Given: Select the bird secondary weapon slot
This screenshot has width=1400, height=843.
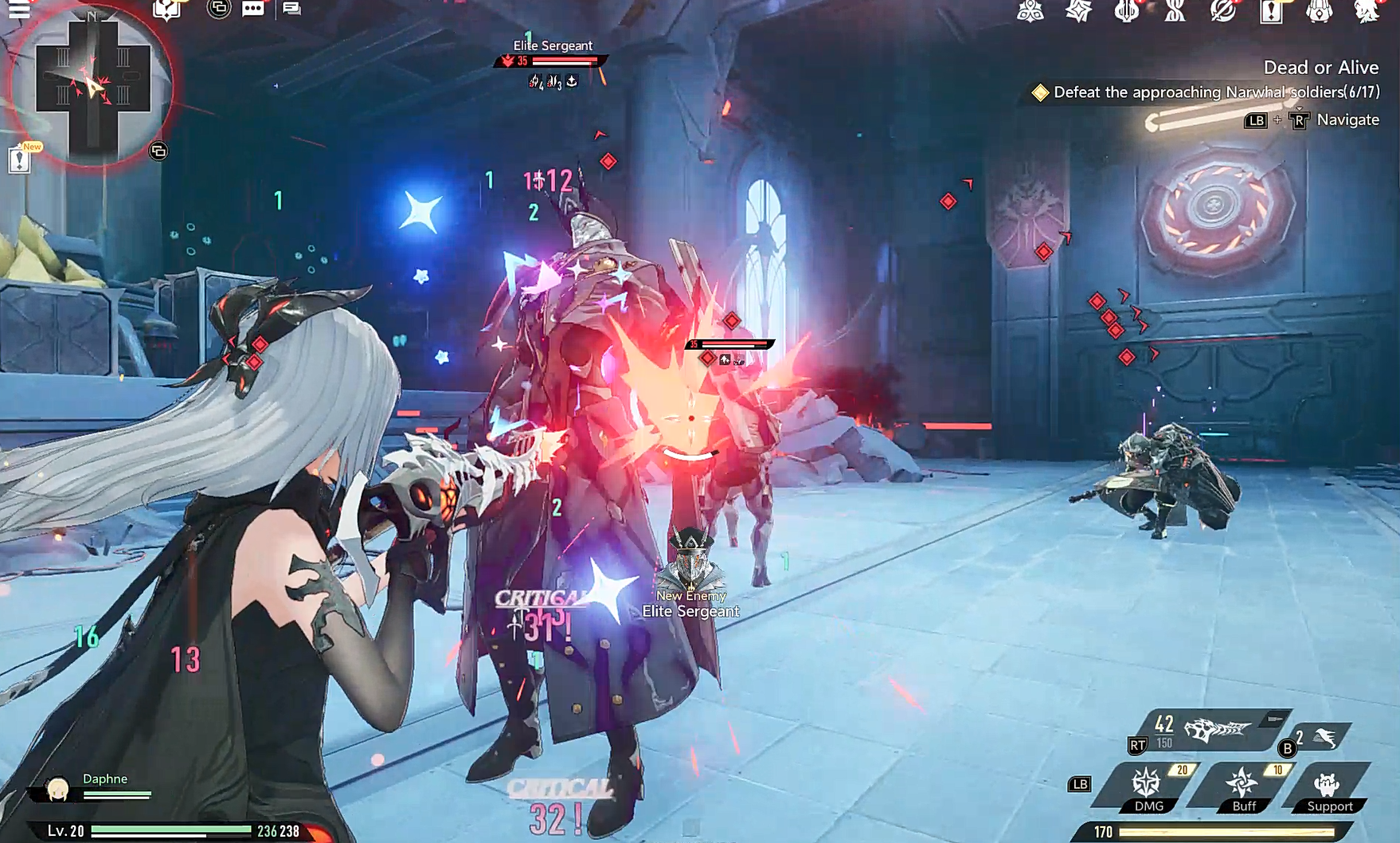Looking at the screenshot, I should pos(1324,739).
